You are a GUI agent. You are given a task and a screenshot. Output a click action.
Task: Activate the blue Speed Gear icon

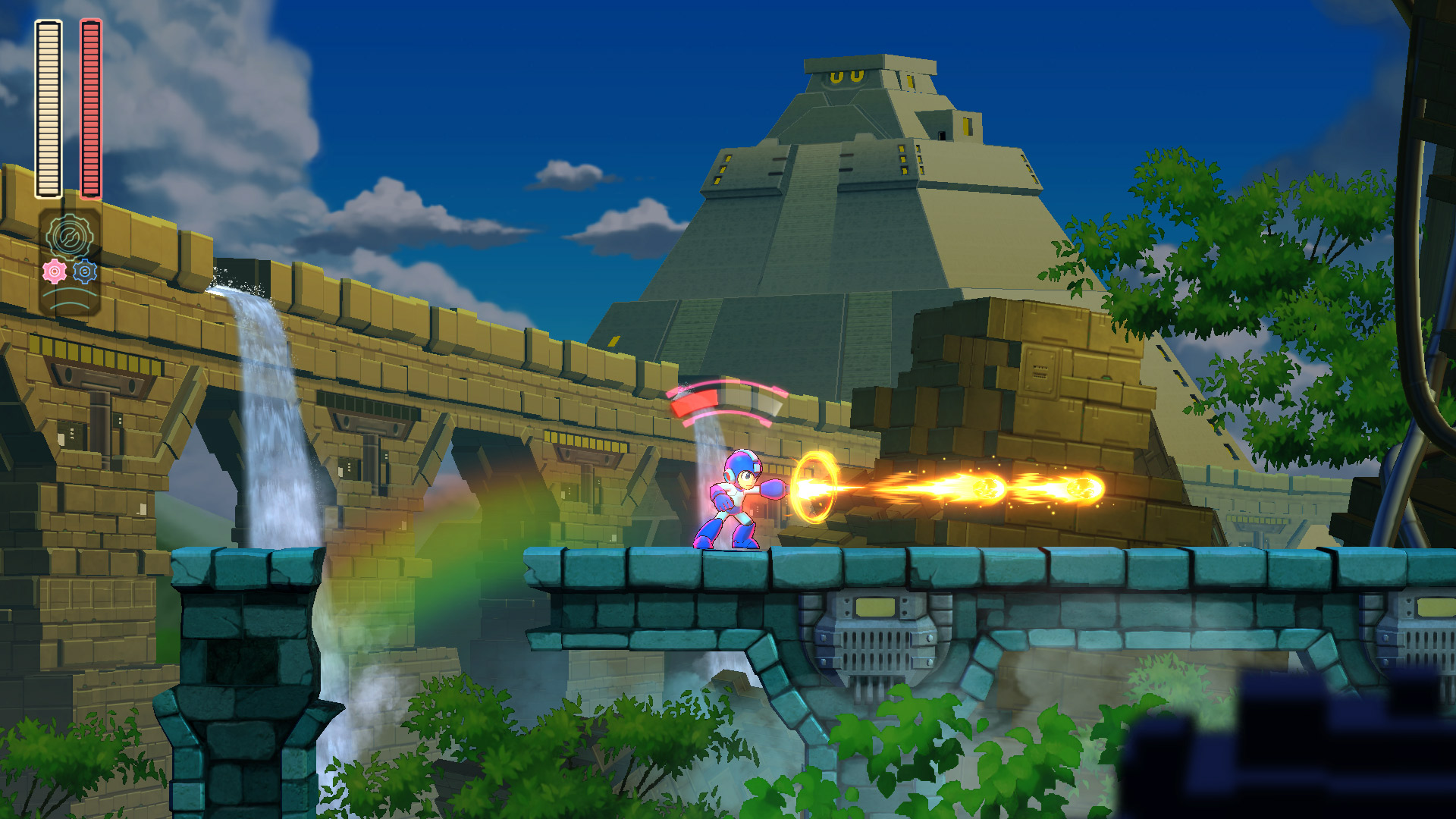coord(85,271)
